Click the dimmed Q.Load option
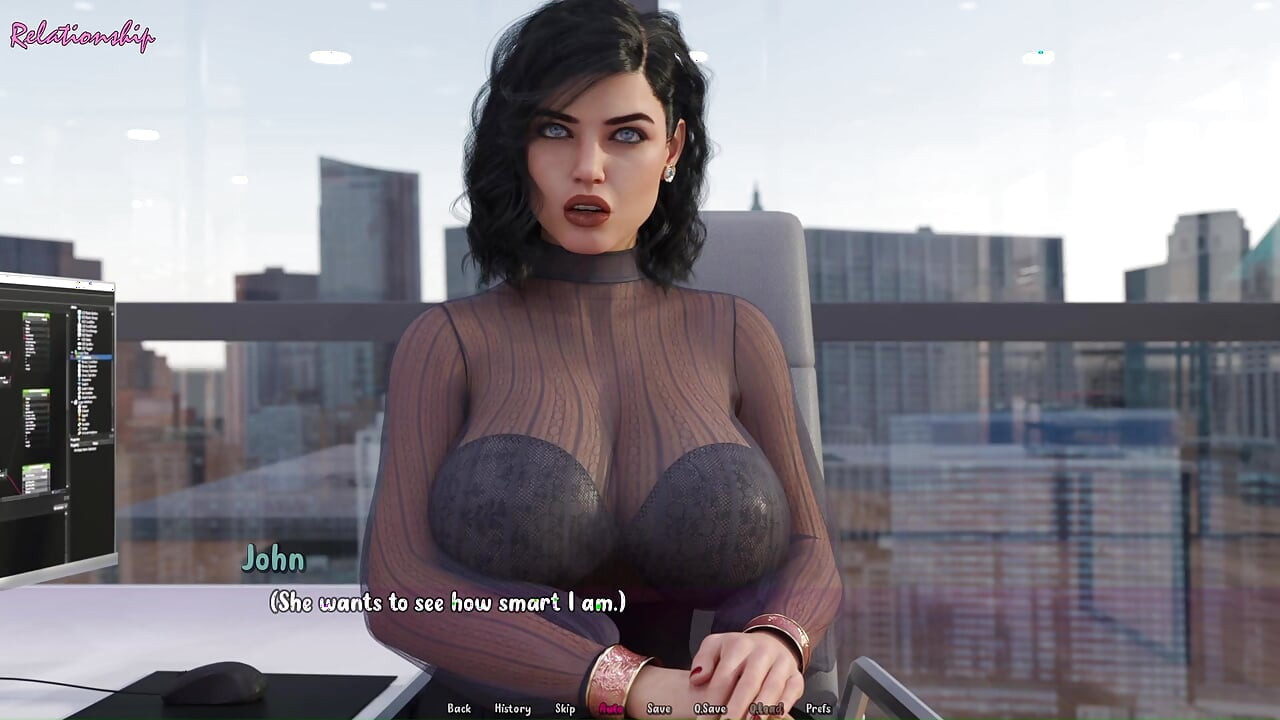This screenshot has height=720, width=1280. point(766,707)
